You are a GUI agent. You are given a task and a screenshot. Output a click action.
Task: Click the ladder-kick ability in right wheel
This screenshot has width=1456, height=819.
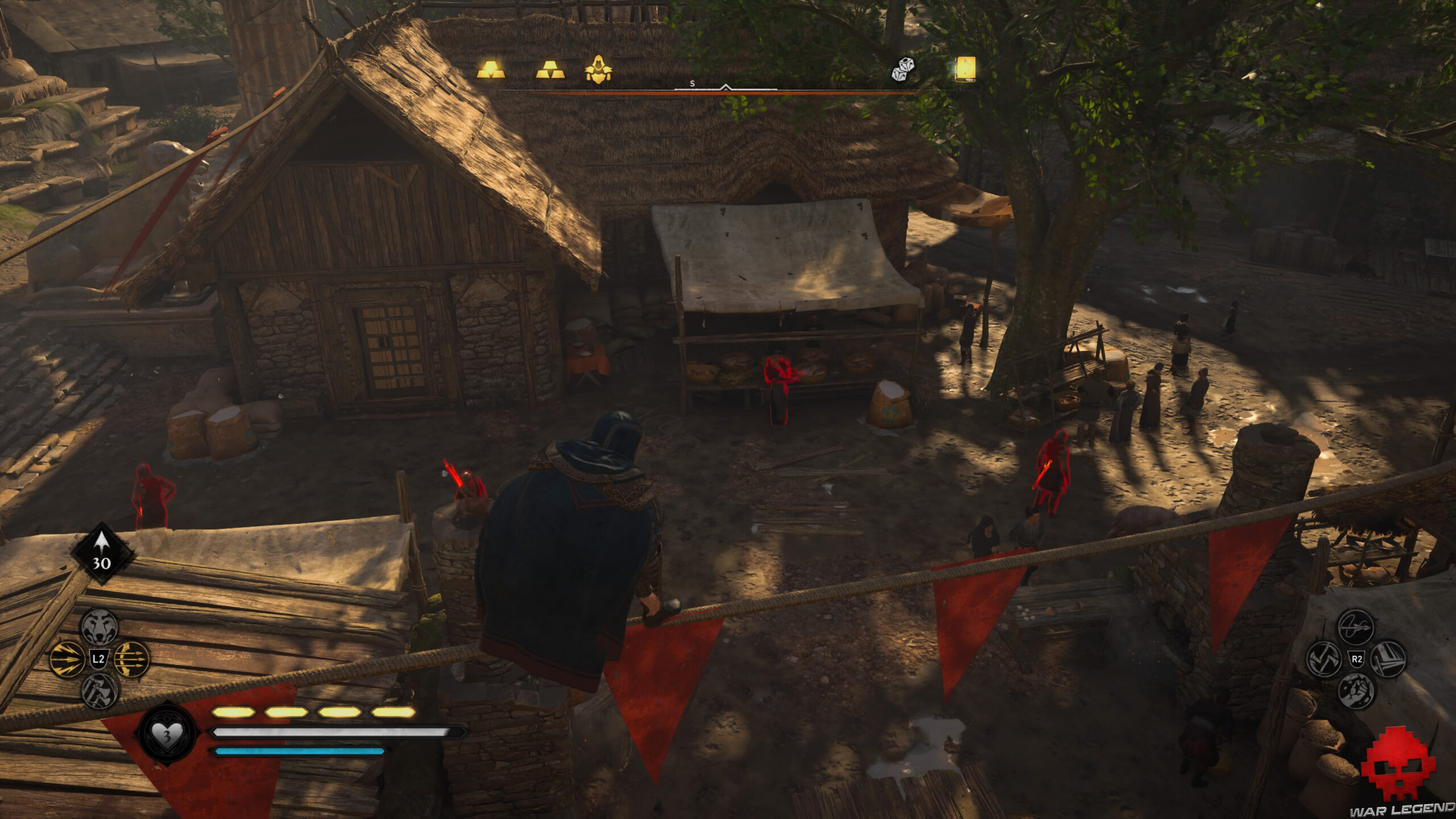[1388, 659]
